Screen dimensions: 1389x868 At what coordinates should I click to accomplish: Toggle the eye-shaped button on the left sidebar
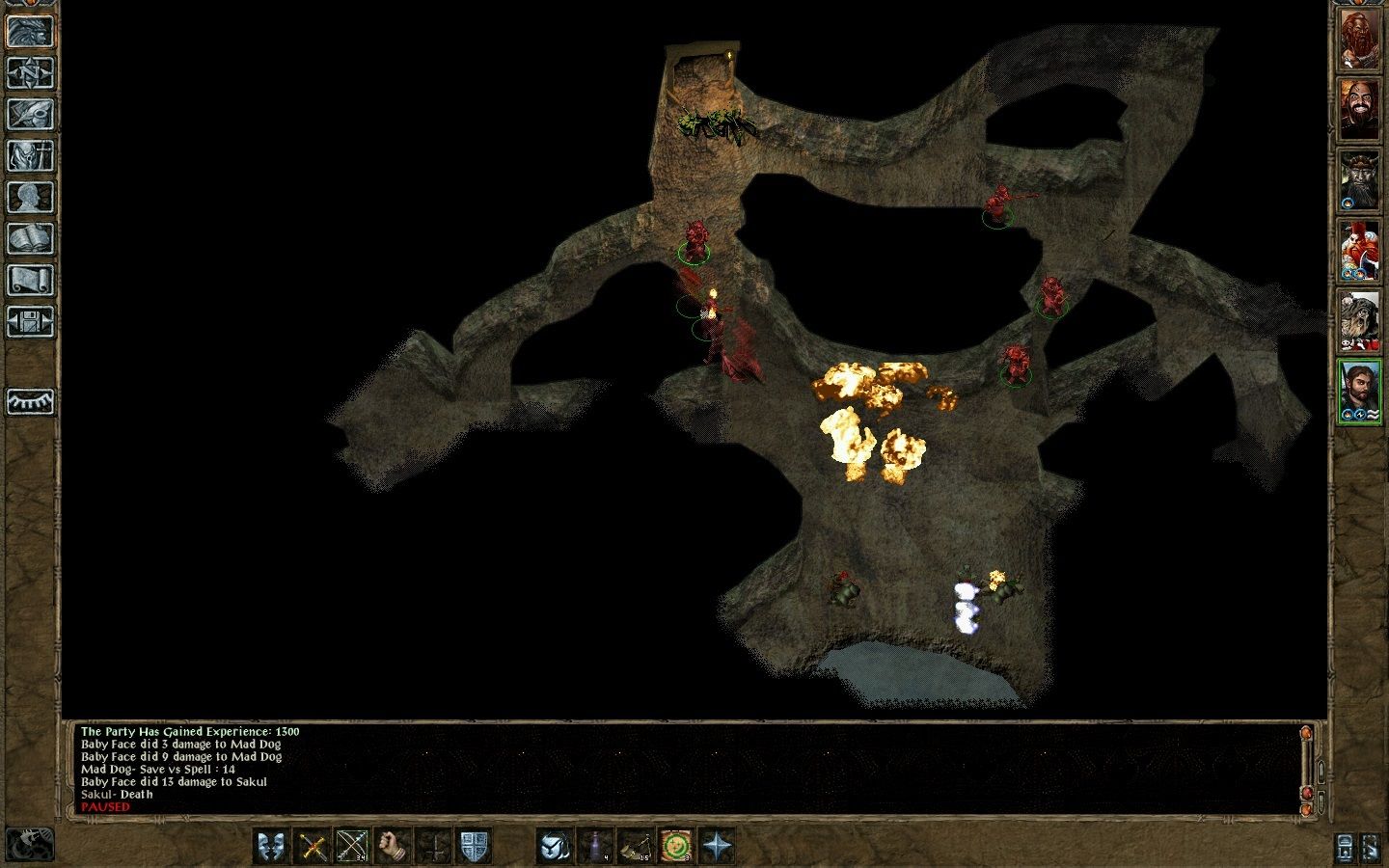tap(30, 401)
